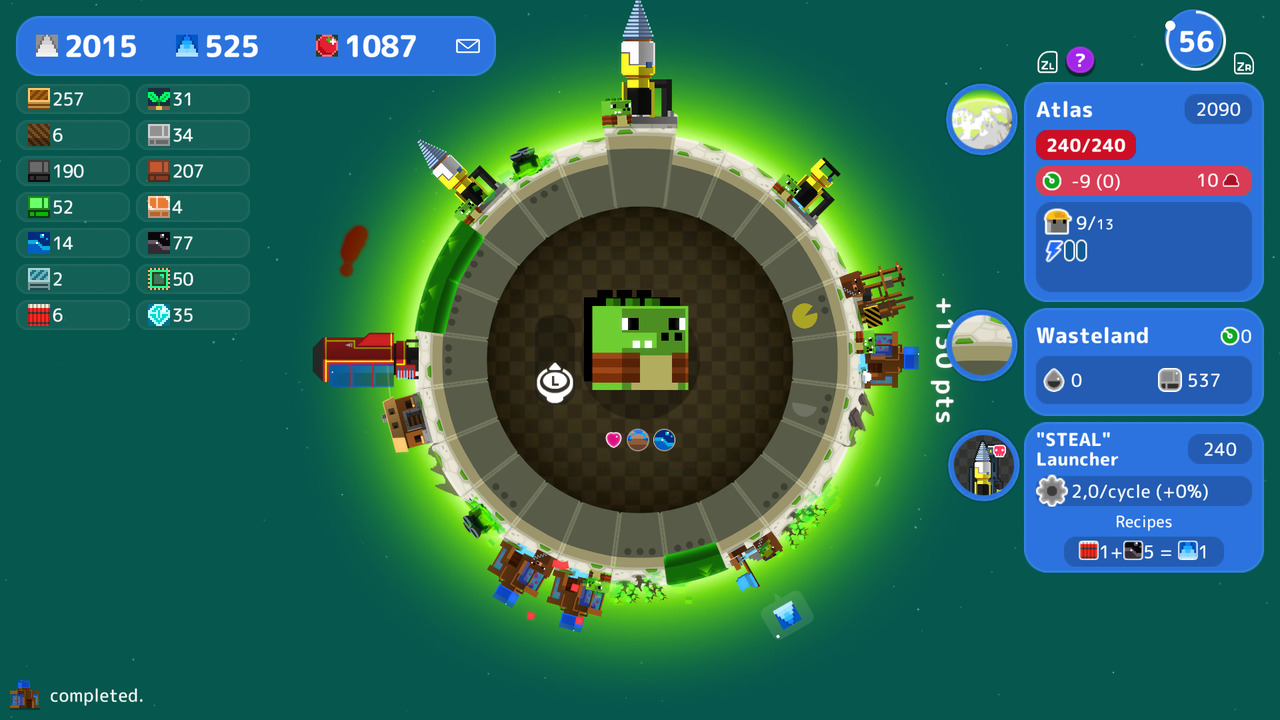Open the purple question mark help button

[1080, 61]
